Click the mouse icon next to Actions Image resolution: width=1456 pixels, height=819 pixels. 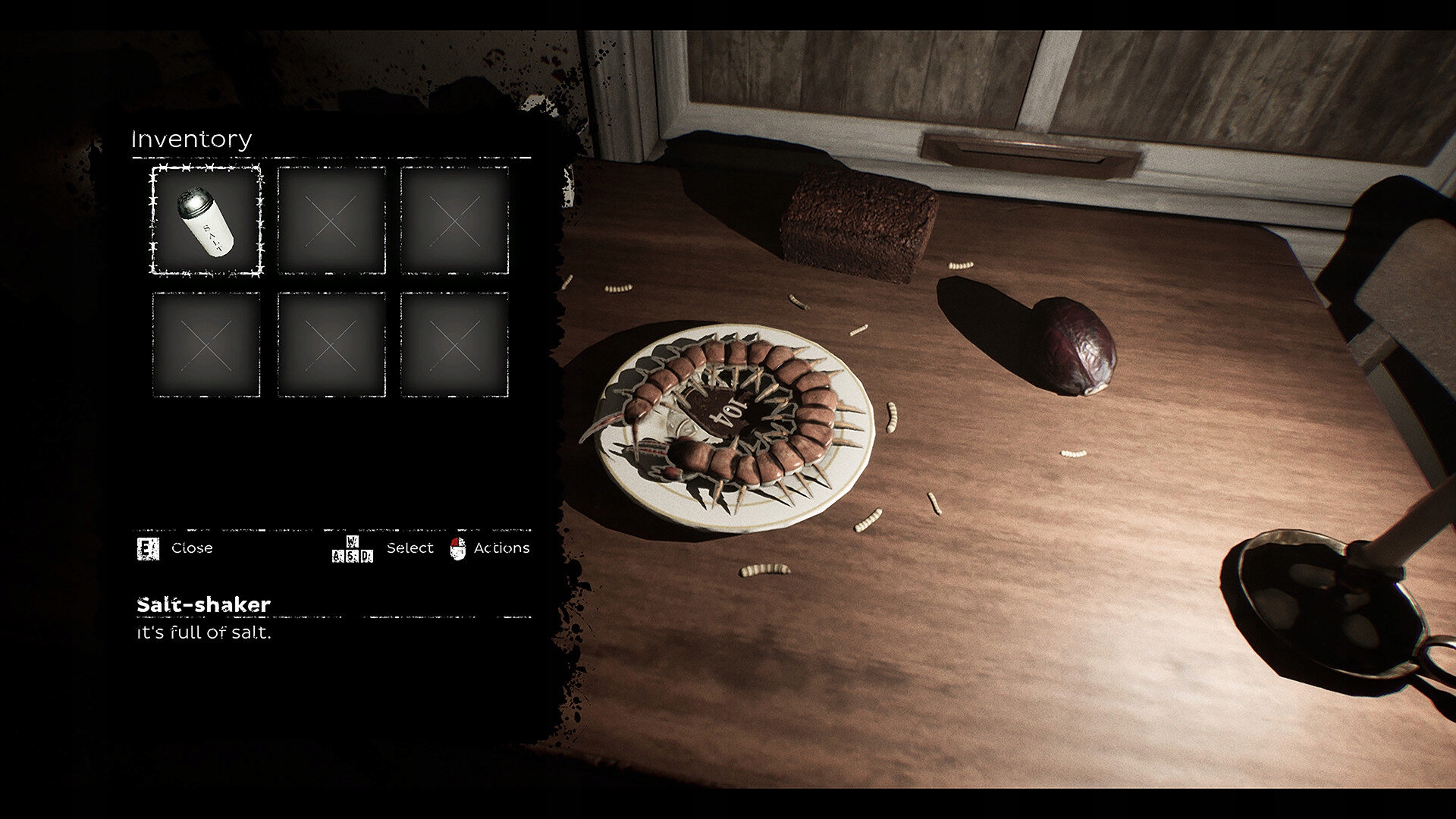[x=457, y=548]
